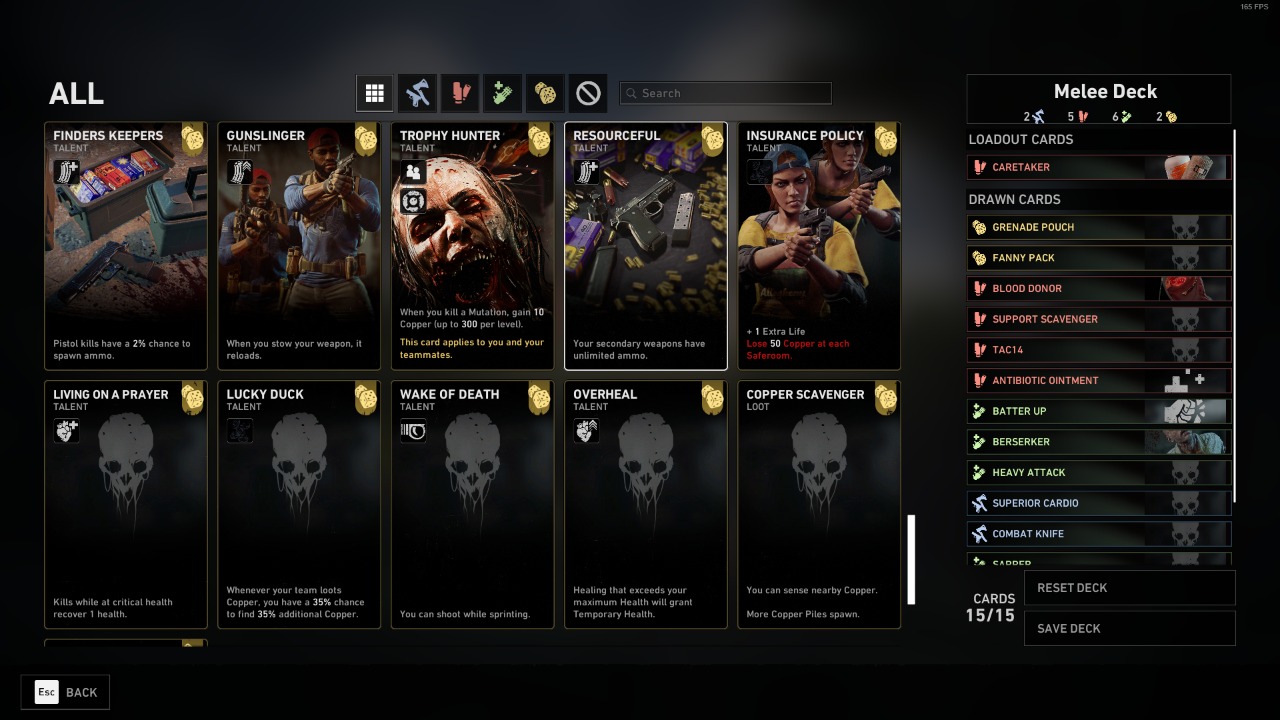
Task: Choose the Copper Scavenger loot card
Action: [x=819, y=504]
